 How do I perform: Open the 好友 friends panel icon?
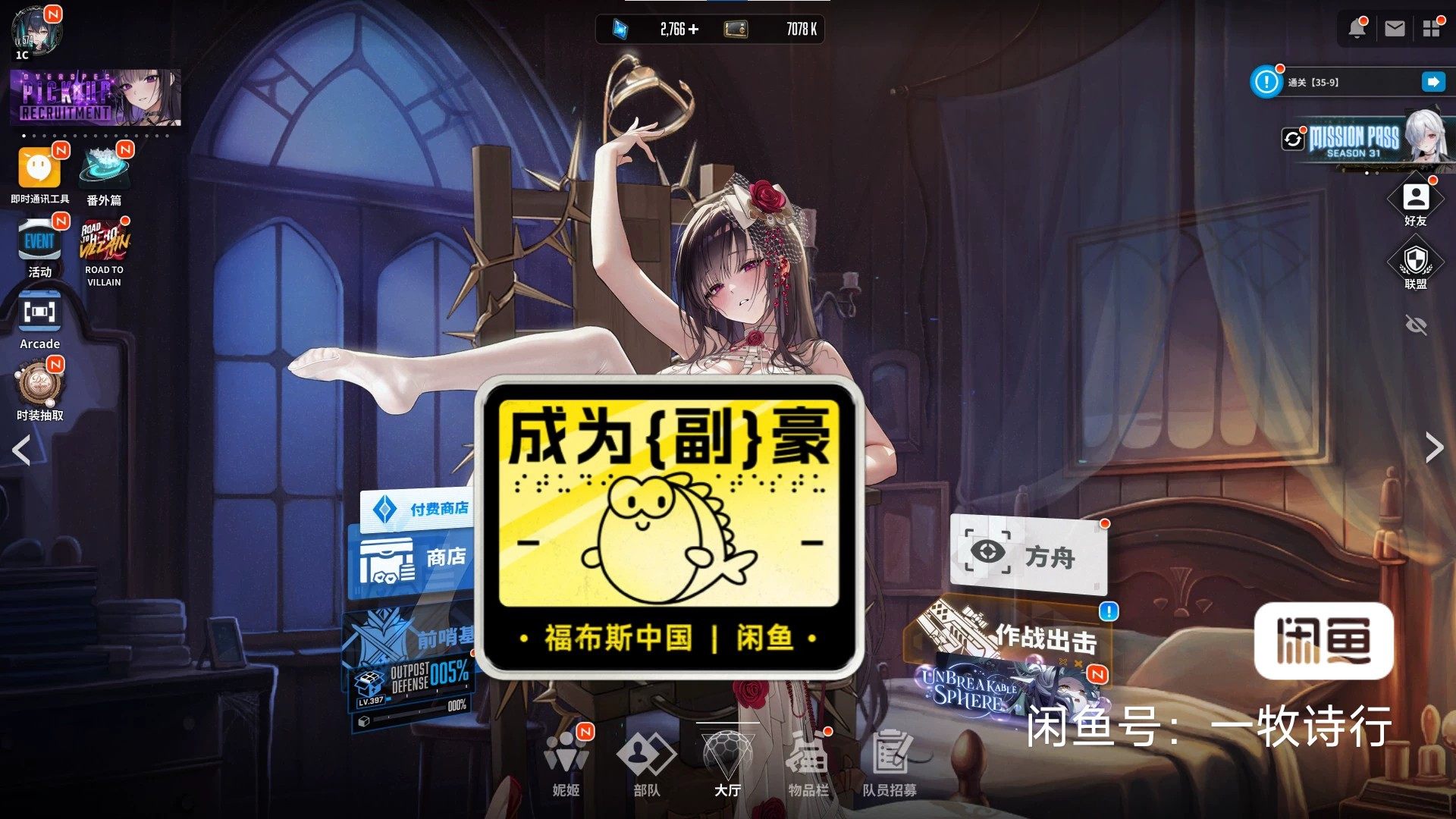[1417, 199]
